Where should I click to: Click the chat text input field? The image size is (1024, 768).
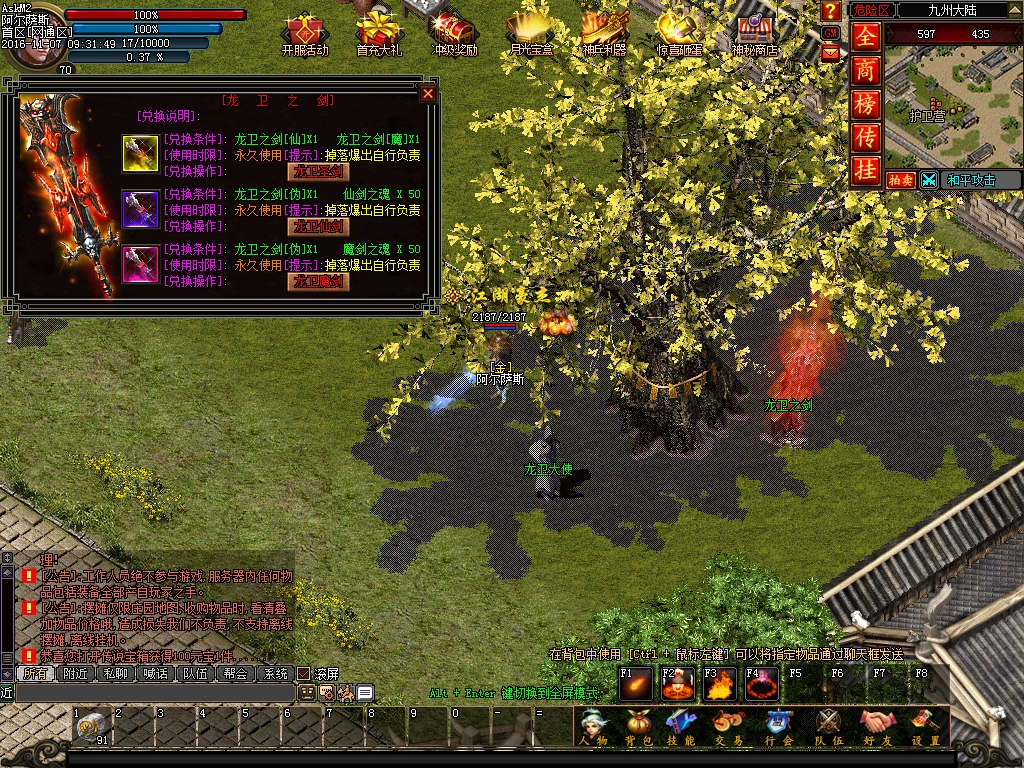[x=150, y=692]
